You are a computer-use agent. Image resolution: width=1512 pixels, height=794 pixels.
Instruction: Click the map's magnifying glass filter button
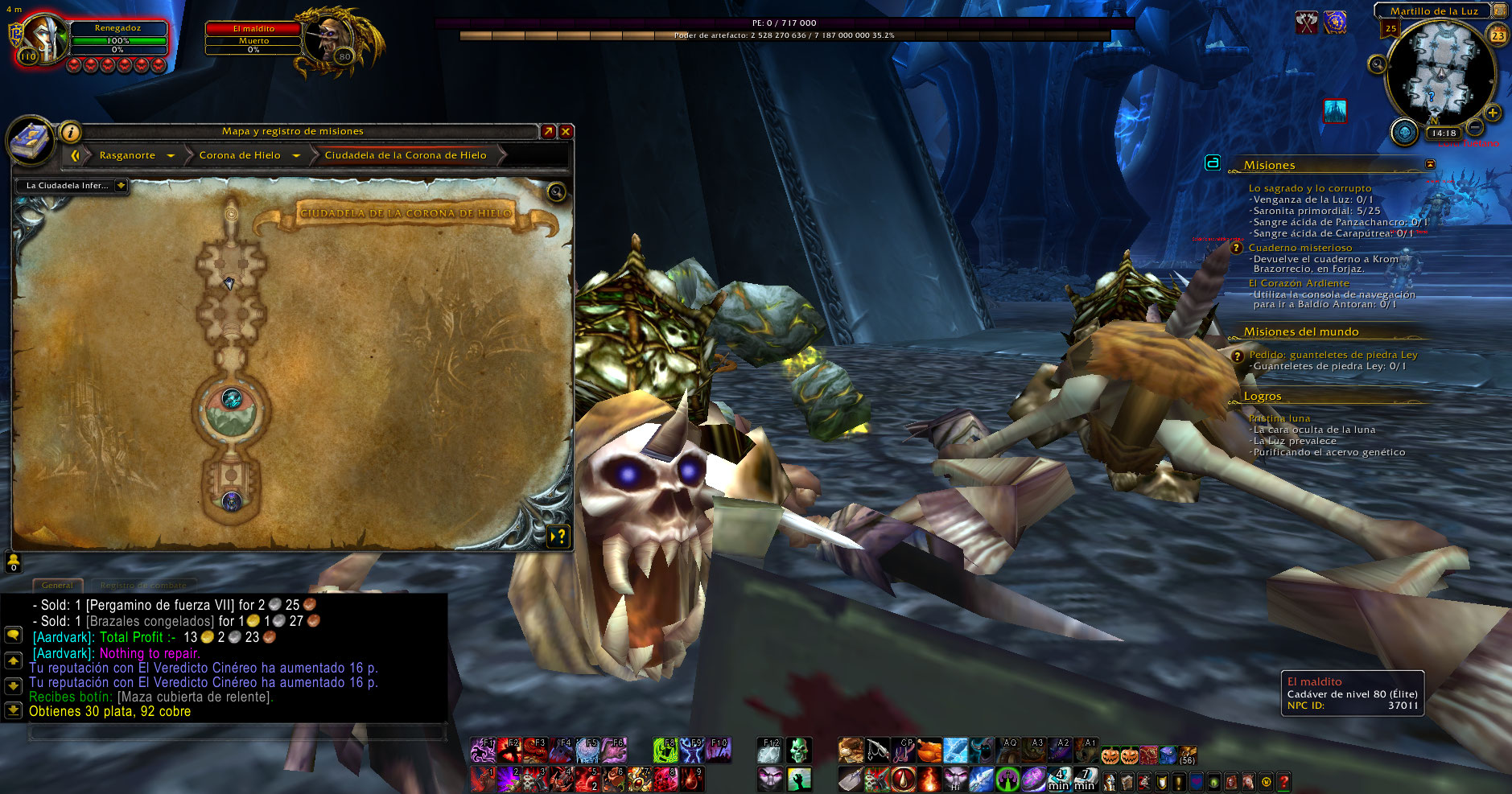point(555,192)
